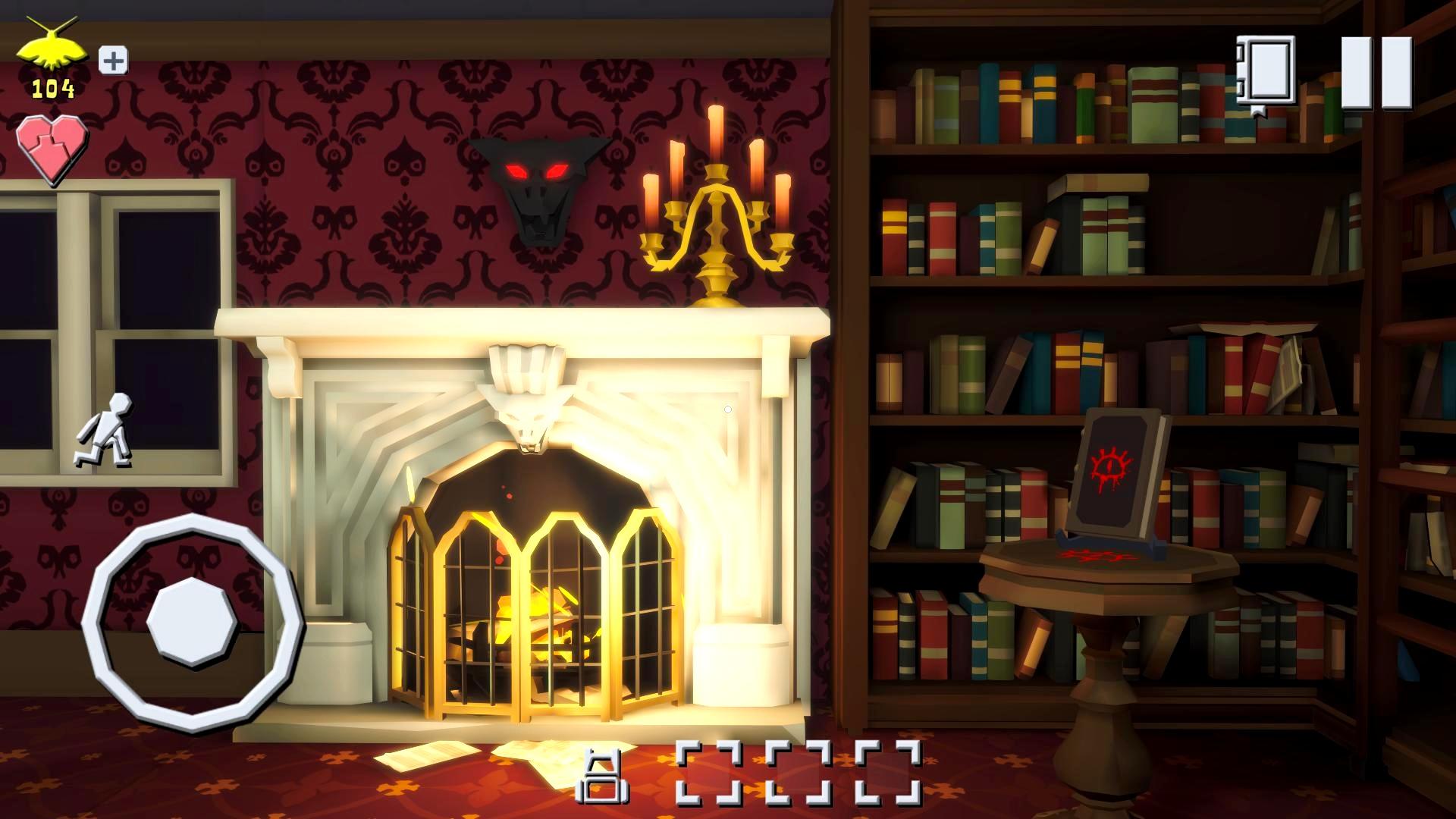Tap the demon head above the fireplace
This screenshot has width=1456, height=819.
(x=541, y=186)
